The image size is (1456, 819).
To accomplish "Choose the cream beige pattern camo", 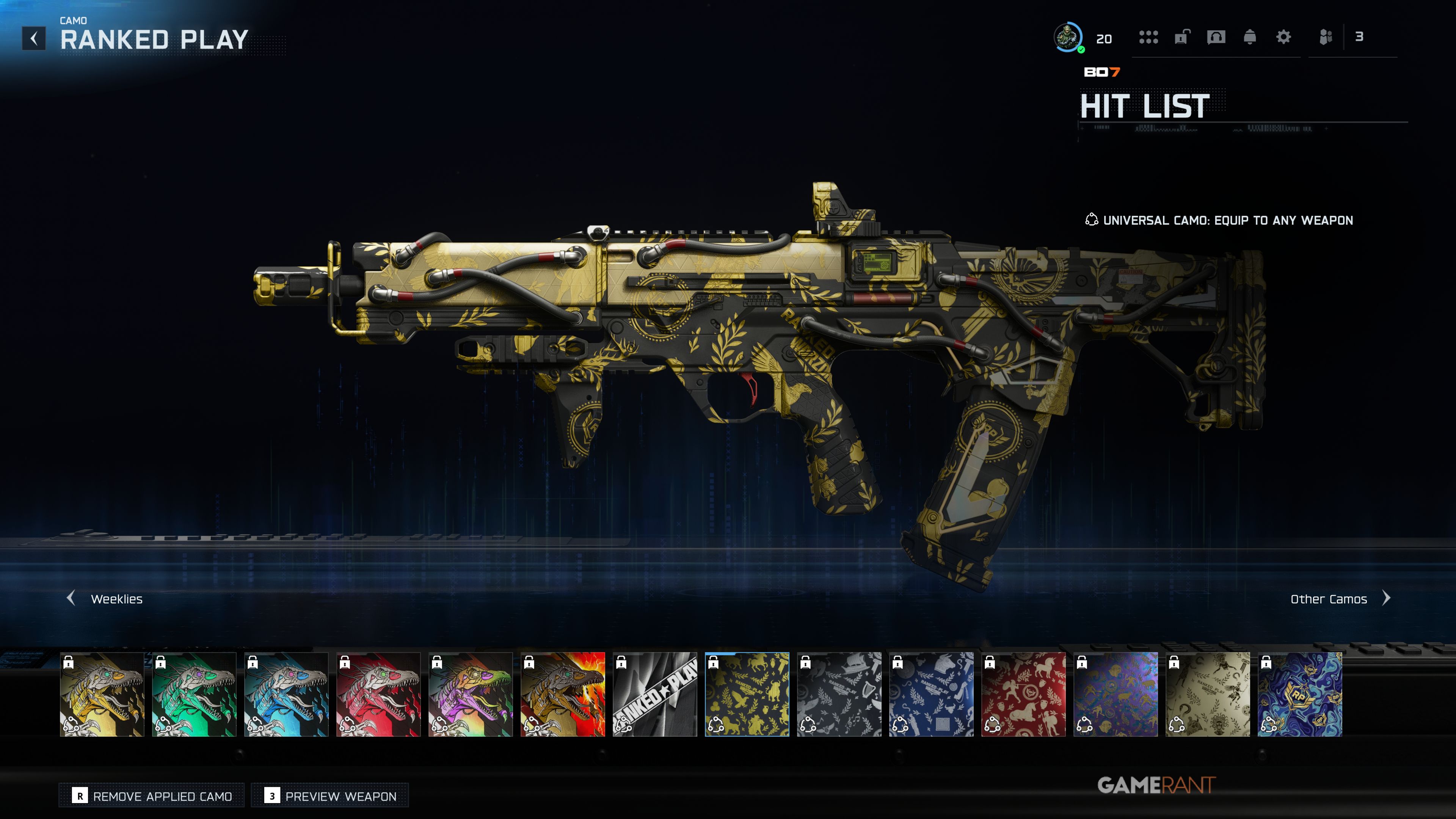I will pyautogui.click(x=1207, y=694).
